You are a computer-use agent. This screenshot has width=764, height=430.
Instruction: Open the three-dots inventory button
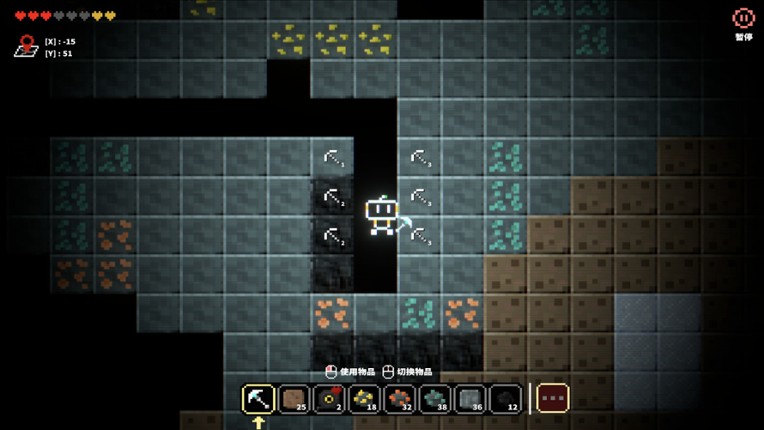(x=552, y=398)
